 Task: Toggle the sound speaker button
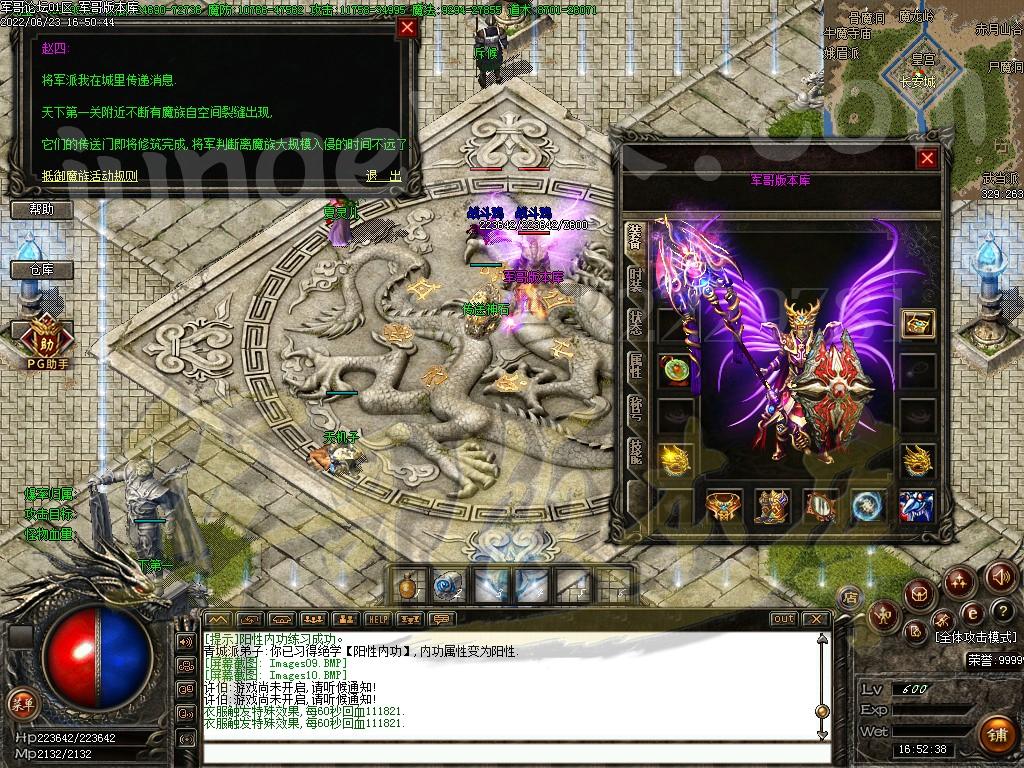pos(1001,576)
